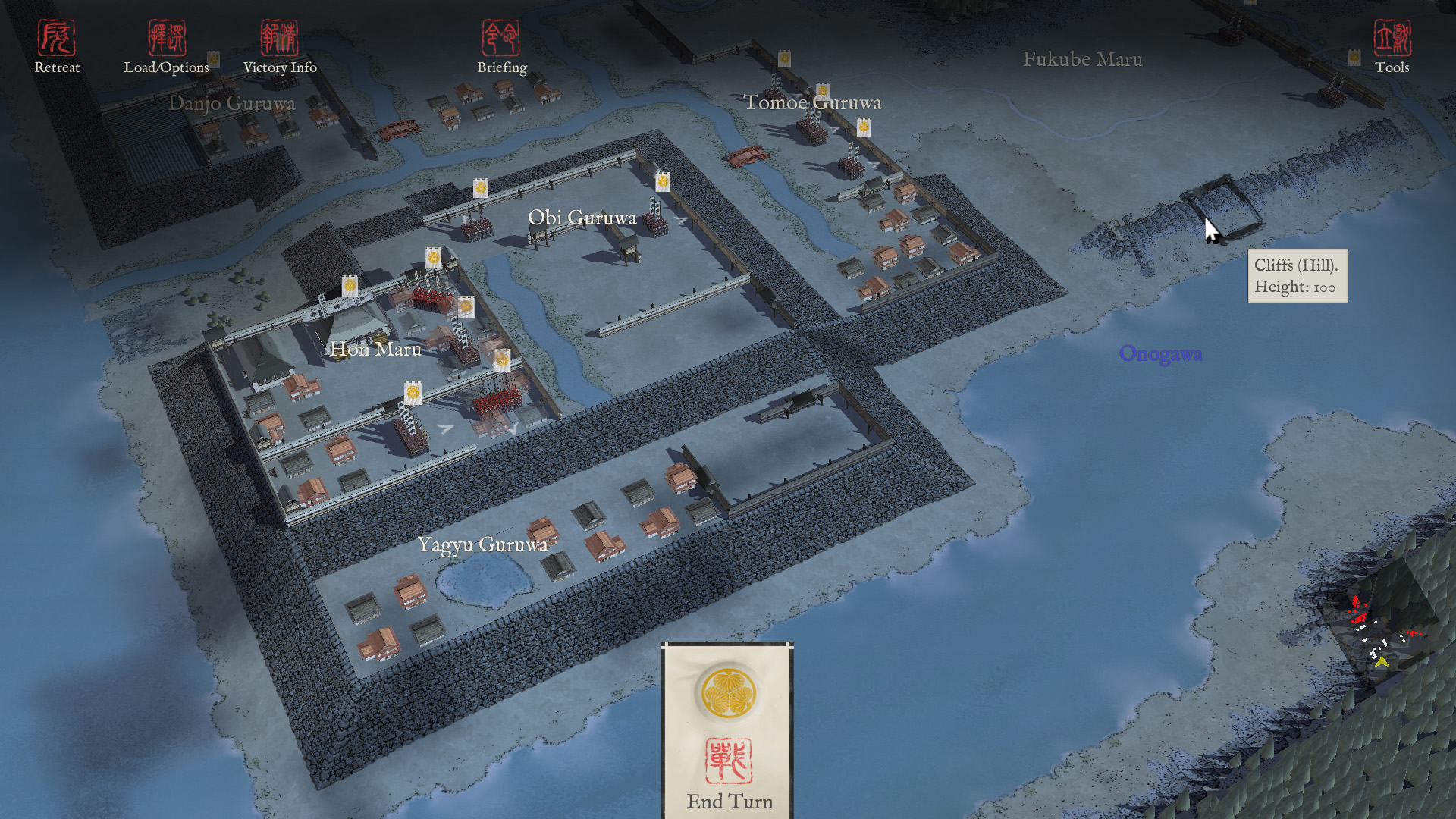Click the Retreat text label

57,67
